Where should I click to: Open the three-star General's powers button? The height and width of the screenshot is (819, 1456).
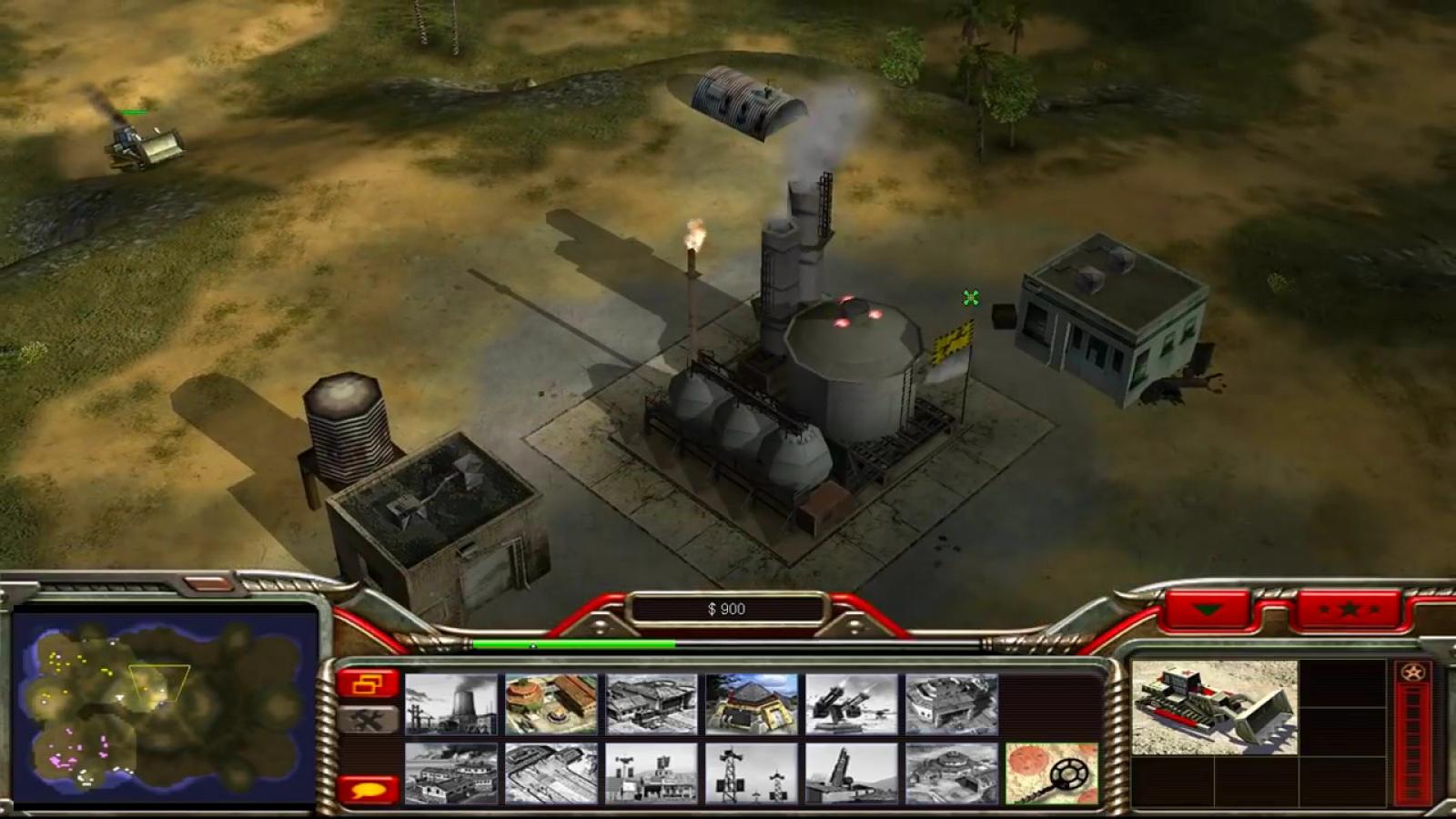[x=1349, y=610]
